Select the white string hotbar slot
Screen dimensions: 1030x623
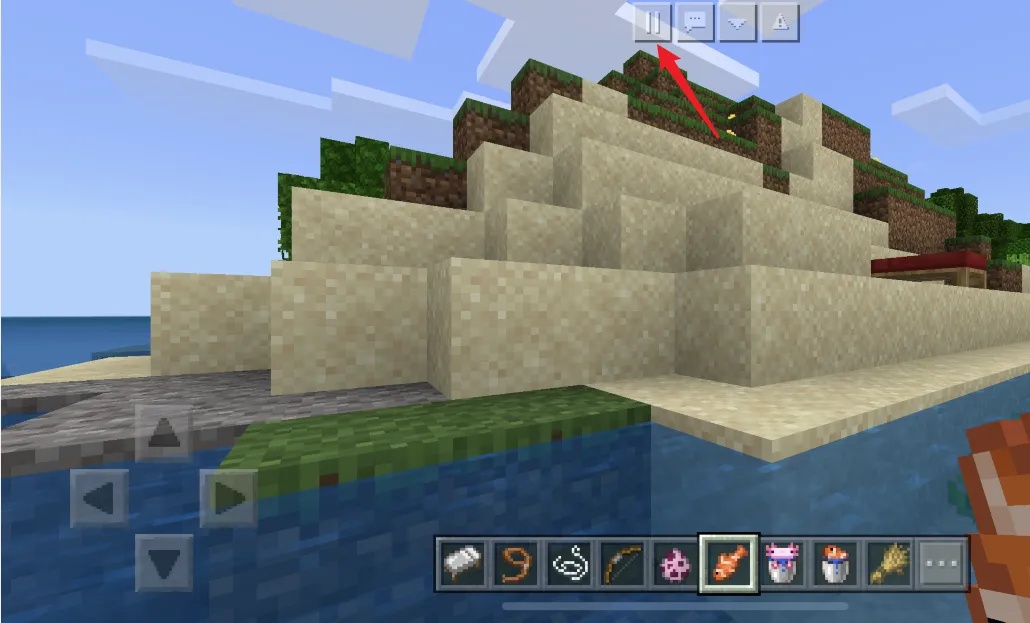coord(569,564)
